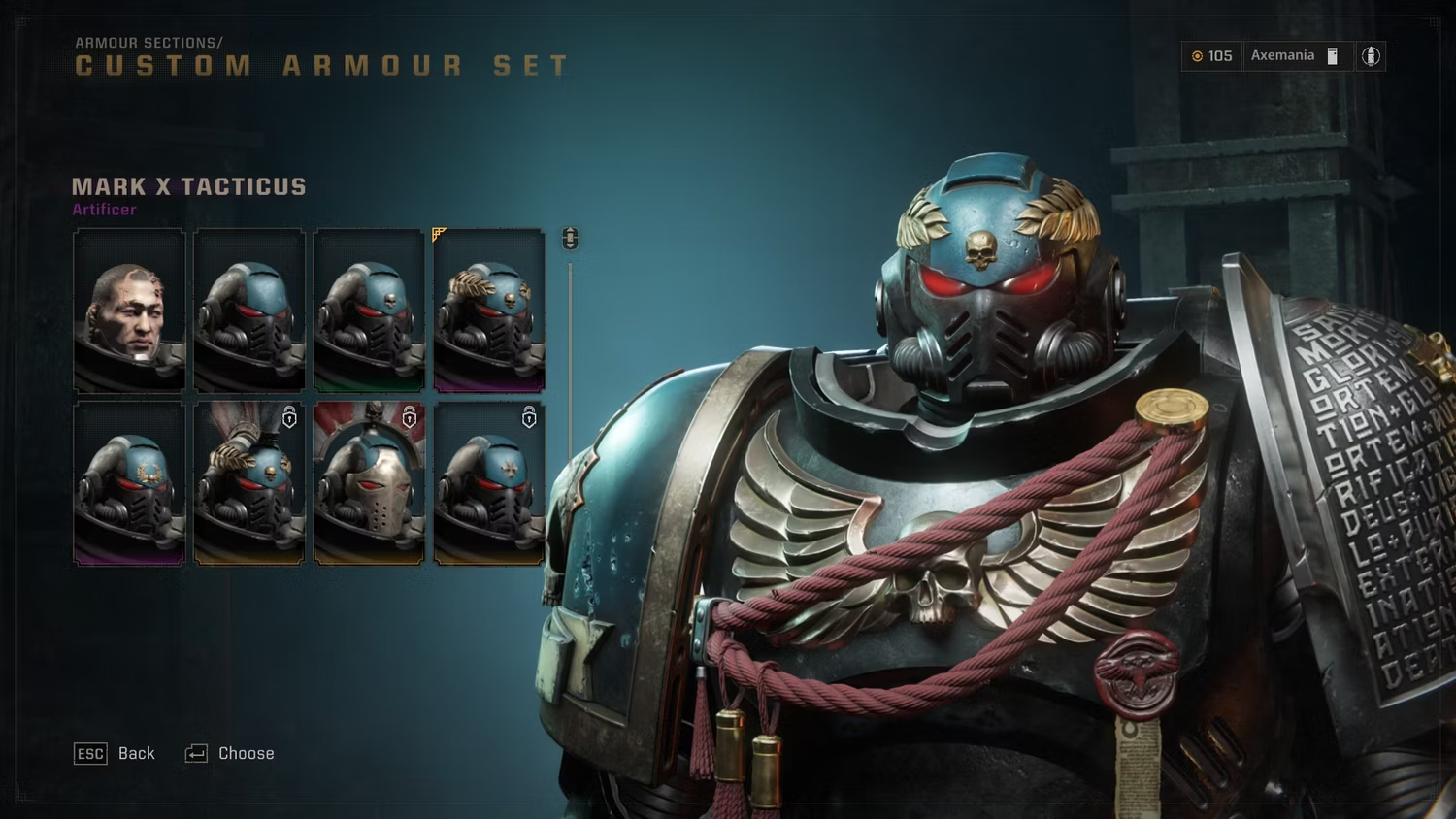Click the Choose button to confirm helmet
The width and height of the screenshot is (1456, 819).
click(230, 754)
